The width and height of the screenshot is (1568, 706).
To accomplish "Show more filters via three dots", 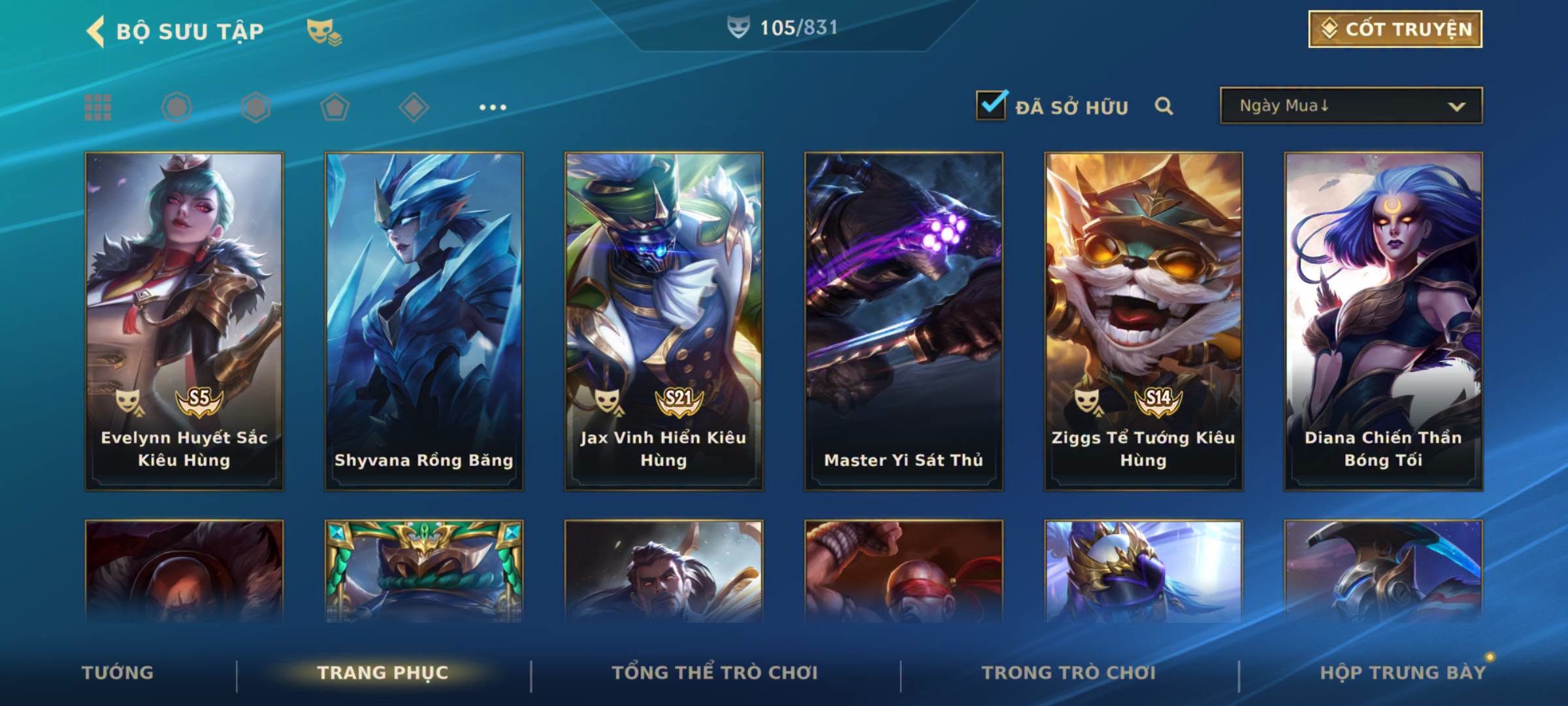I will 493,107.
